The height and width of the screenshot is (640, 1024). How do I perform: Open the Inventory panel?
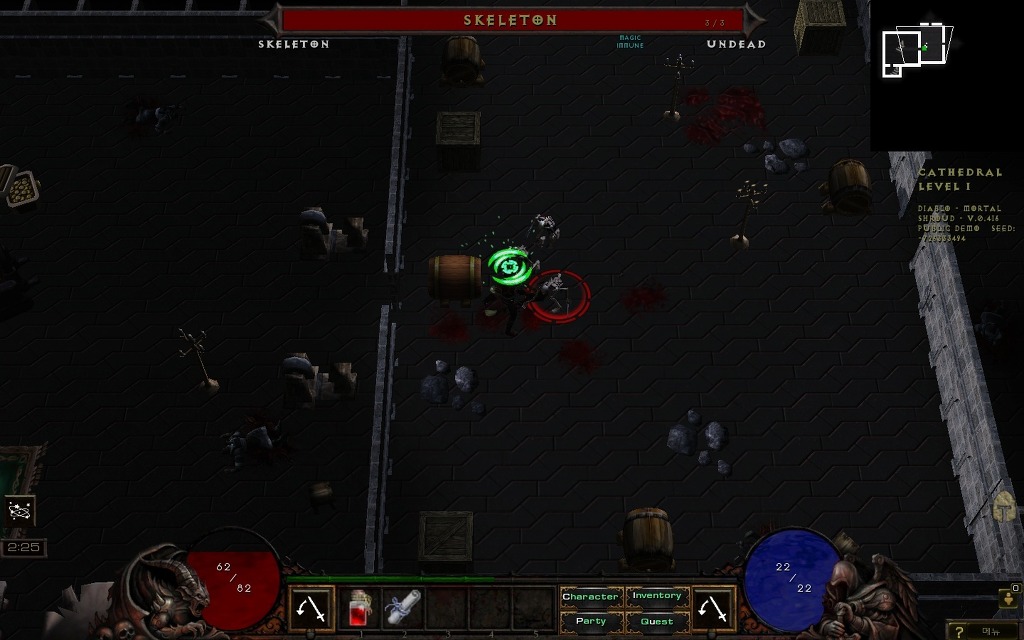pyautogui.click(x=657, y=597)
